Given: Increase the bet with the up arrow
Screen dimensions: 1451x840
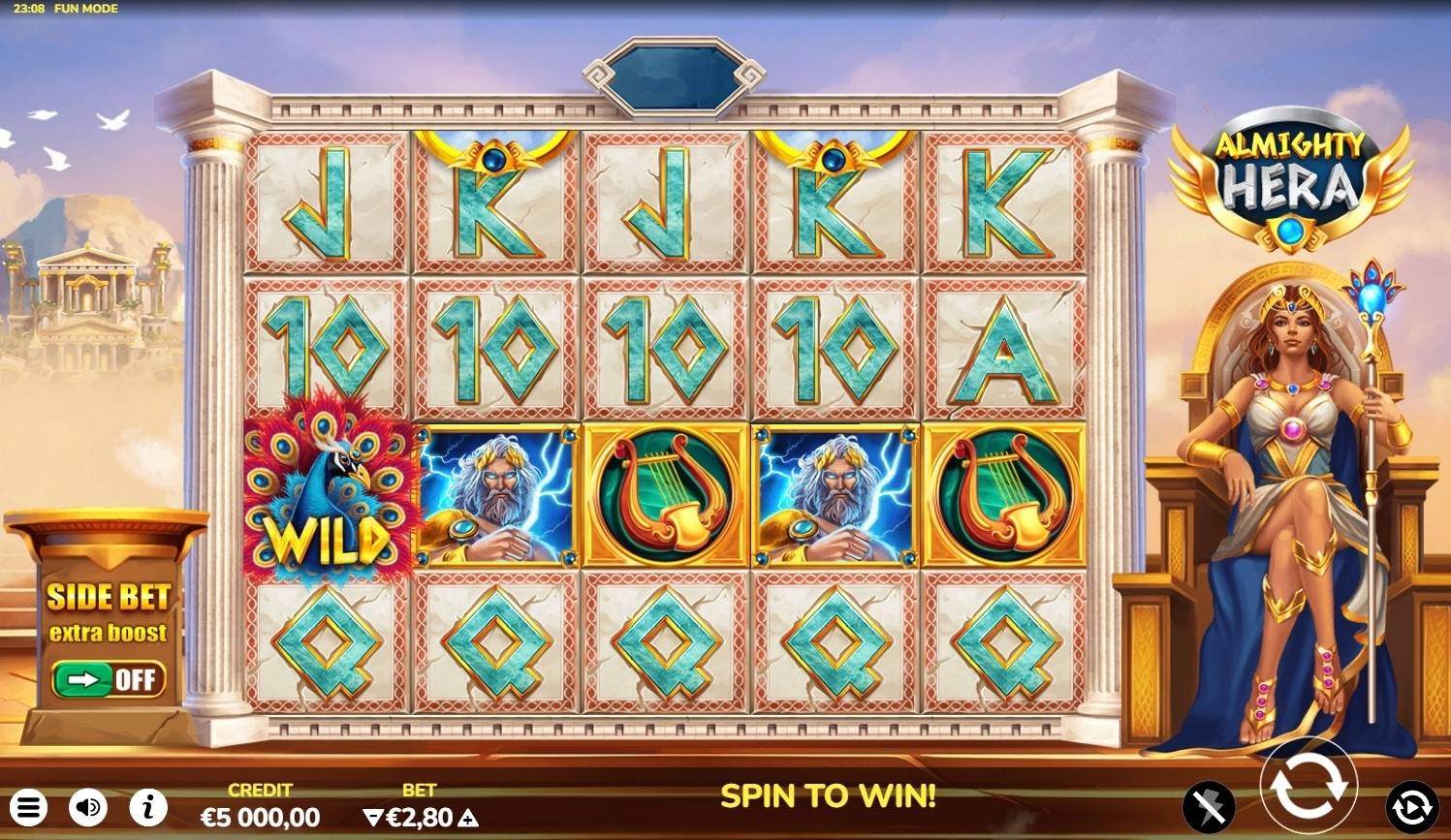Looking at the screenshot, I should click(x=468, y=818).
